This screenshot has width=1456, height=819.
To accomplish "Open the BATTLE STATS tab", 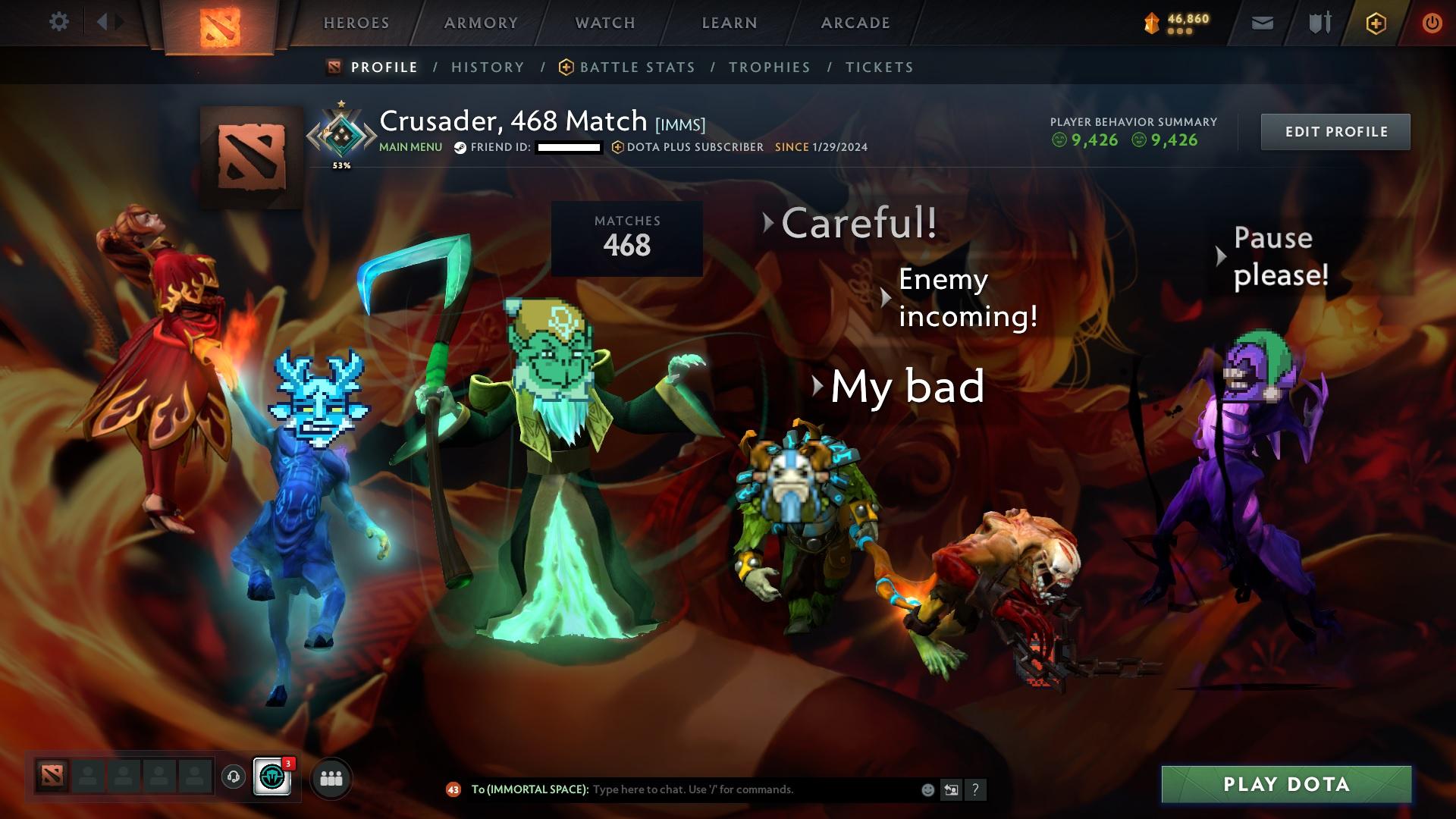I will tap(635, 67).
